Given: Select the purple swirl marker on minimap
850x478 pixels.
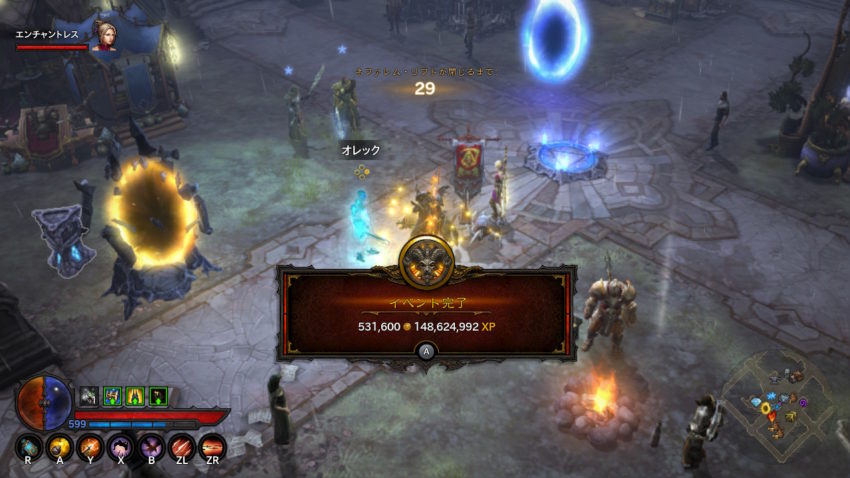Looking at the screenshot, I should click(802, 403).
